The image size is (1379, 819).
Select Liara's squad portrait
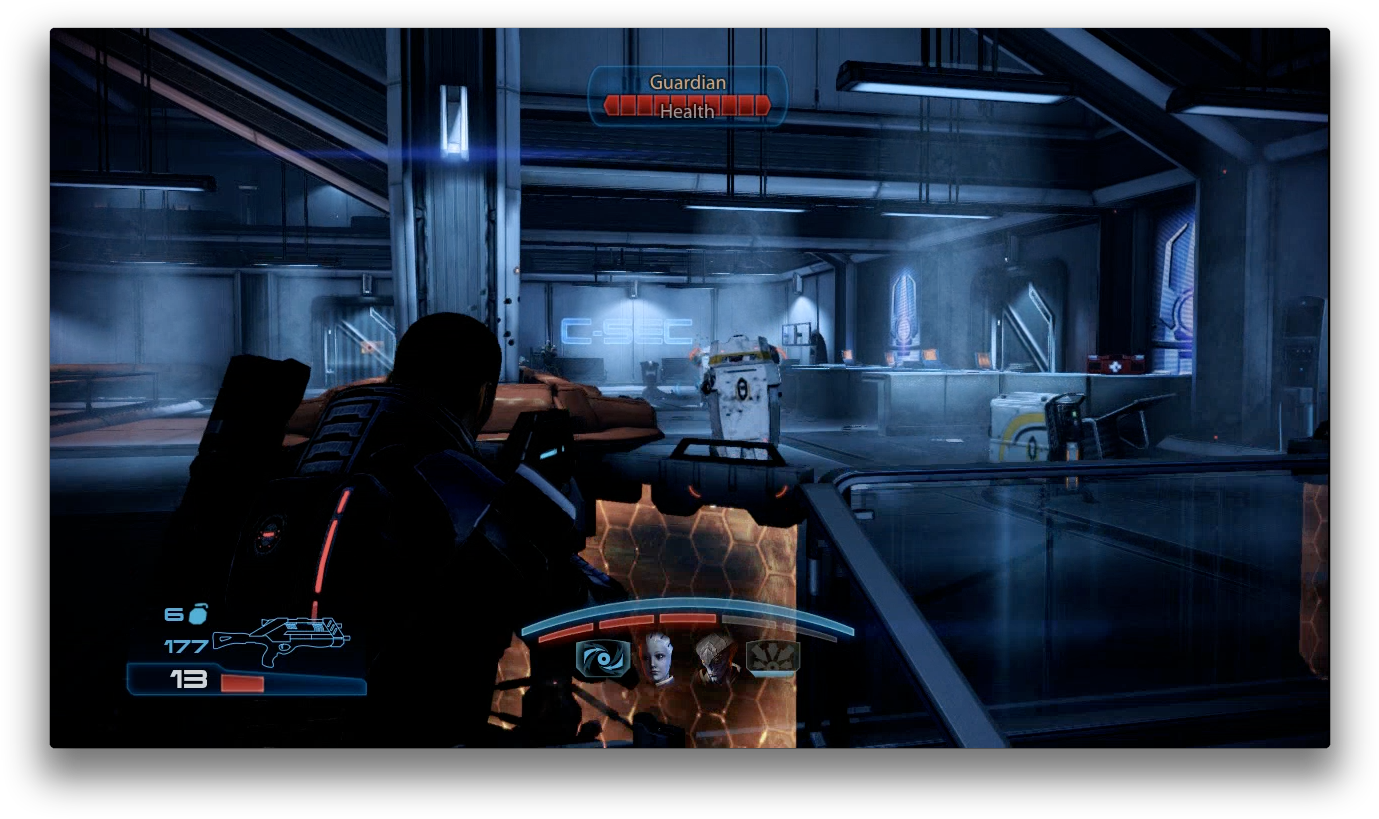pos(658,658)
